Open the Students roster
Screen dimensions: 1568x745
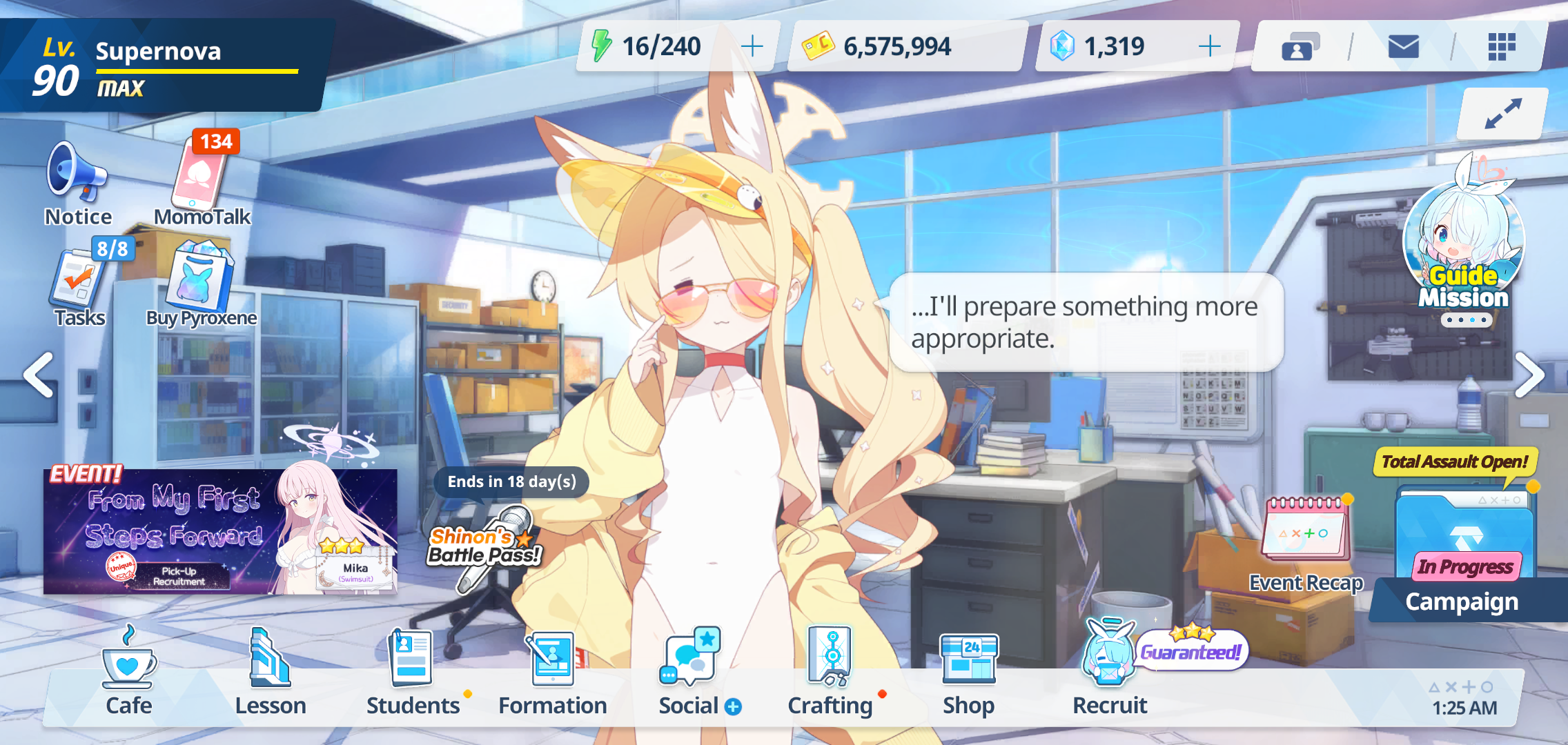tap(413, 673)
